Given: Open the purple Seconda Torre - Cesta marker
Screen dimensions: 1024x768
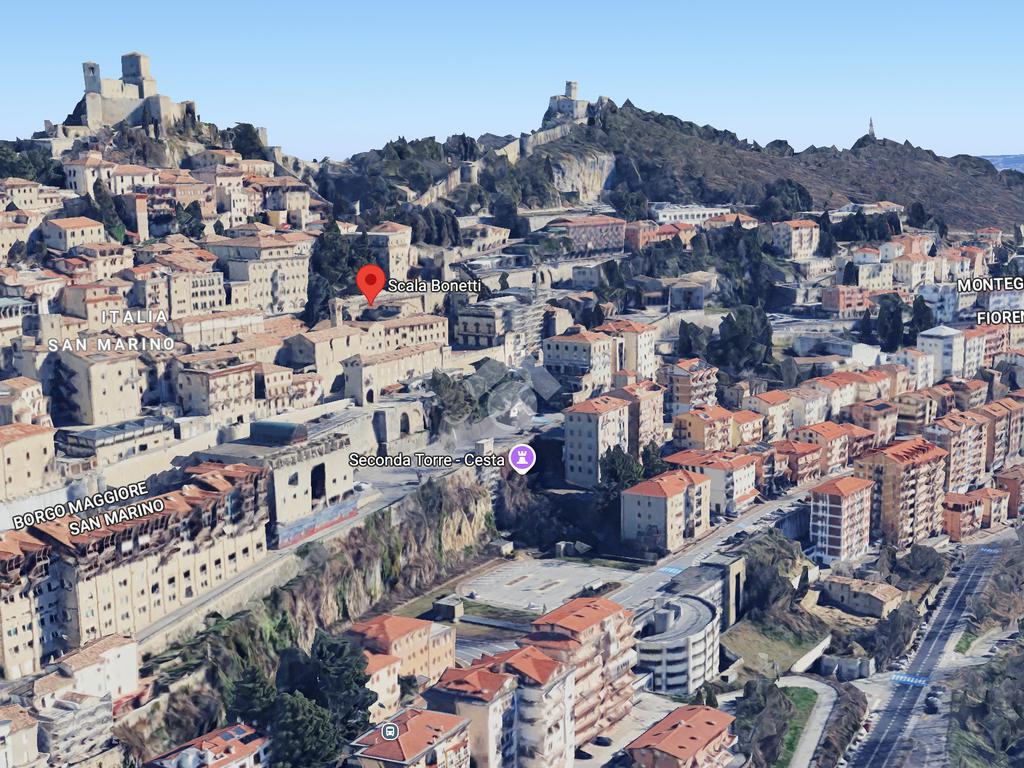Looking at the screenshot, I should click(x=522, y=458).
